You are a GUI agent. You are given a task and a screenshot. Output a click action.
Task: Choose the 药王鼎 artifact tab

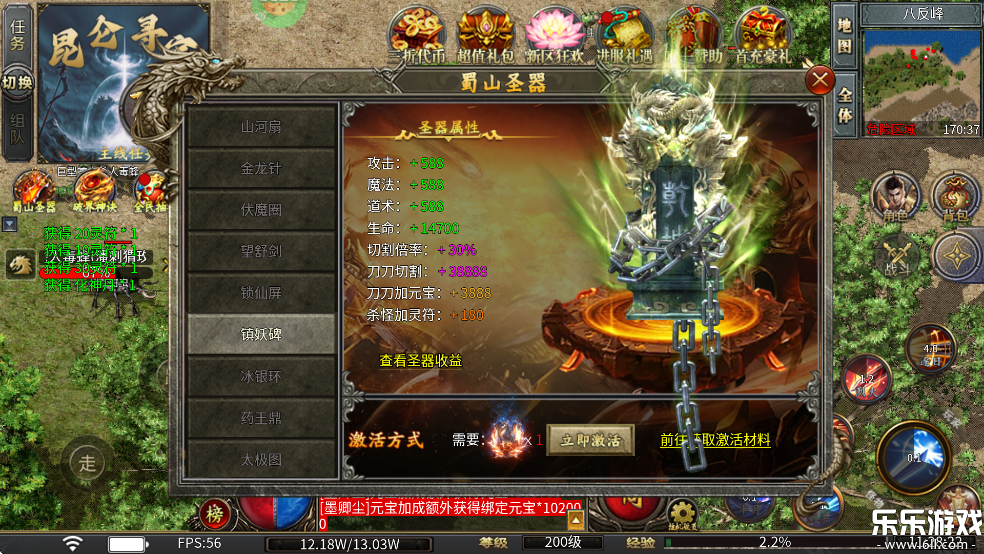click(x=262, y=419)
